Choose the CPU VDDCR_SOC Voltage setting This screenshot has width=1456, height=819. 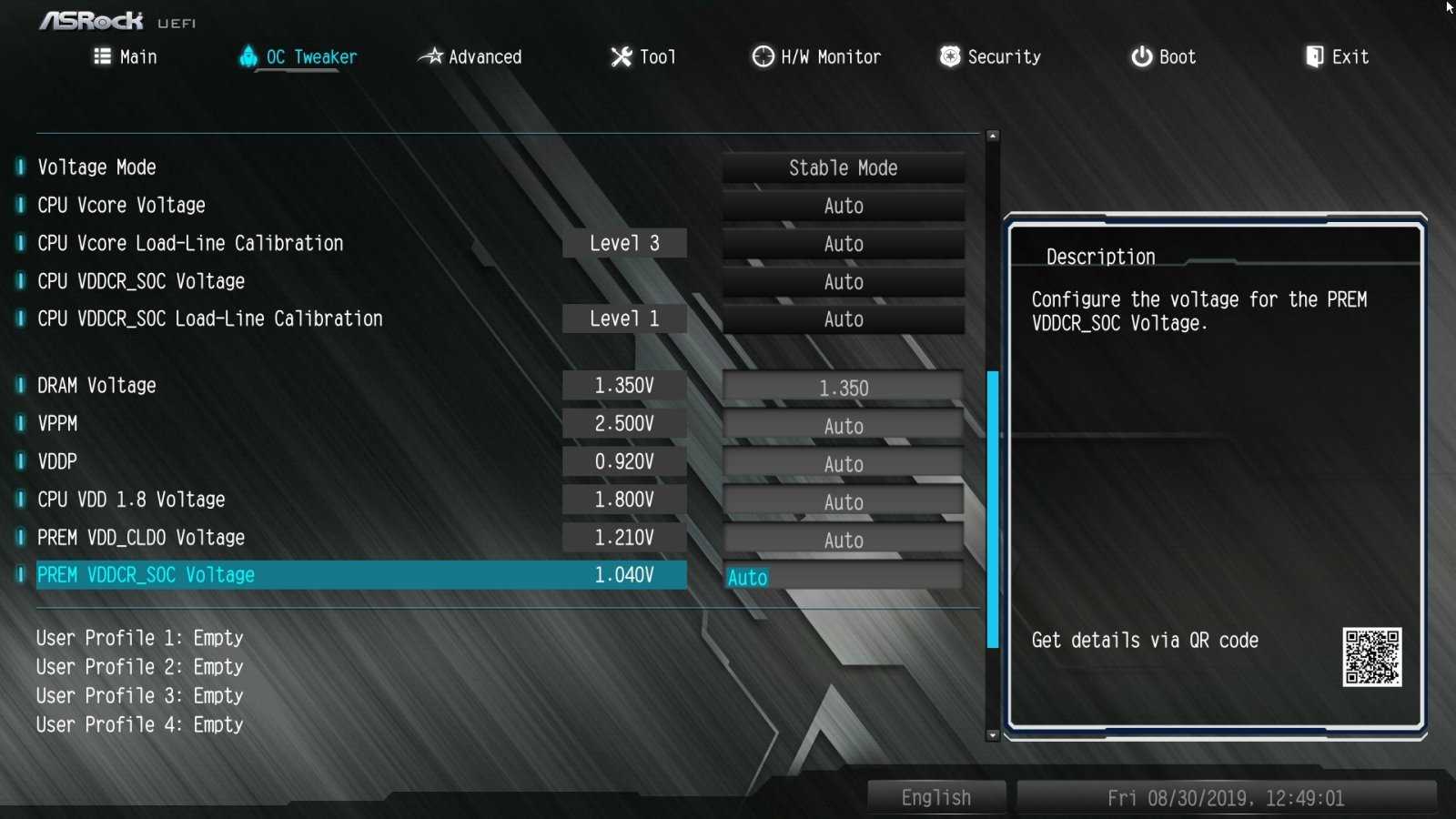pyautogui.click(x=843, y=282)
